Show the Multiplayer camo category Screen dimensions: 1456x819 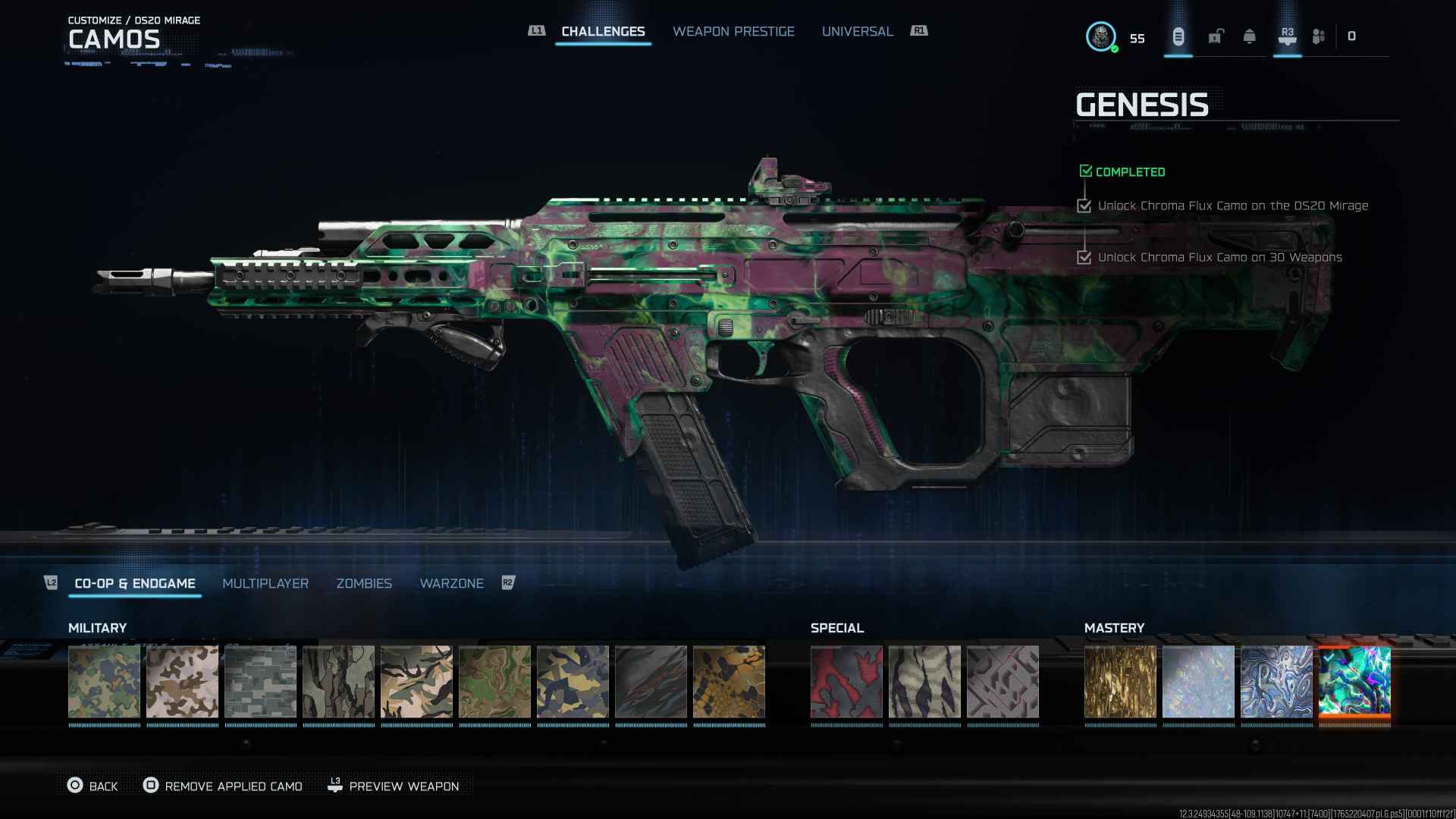click(x=265, y=583)
